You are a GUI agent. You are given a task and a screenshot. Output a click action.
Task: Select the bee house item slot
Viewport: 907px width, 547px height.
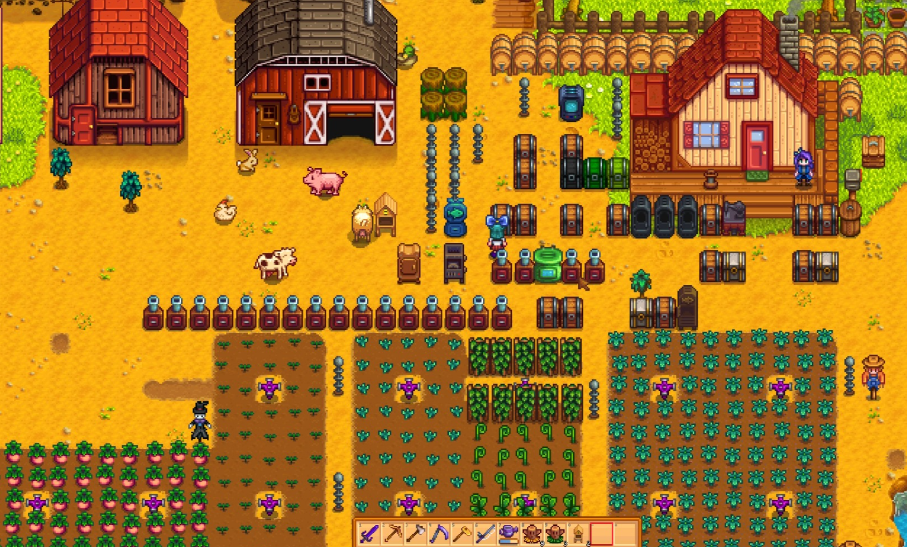pyautogui.click(x=577, y=533)
